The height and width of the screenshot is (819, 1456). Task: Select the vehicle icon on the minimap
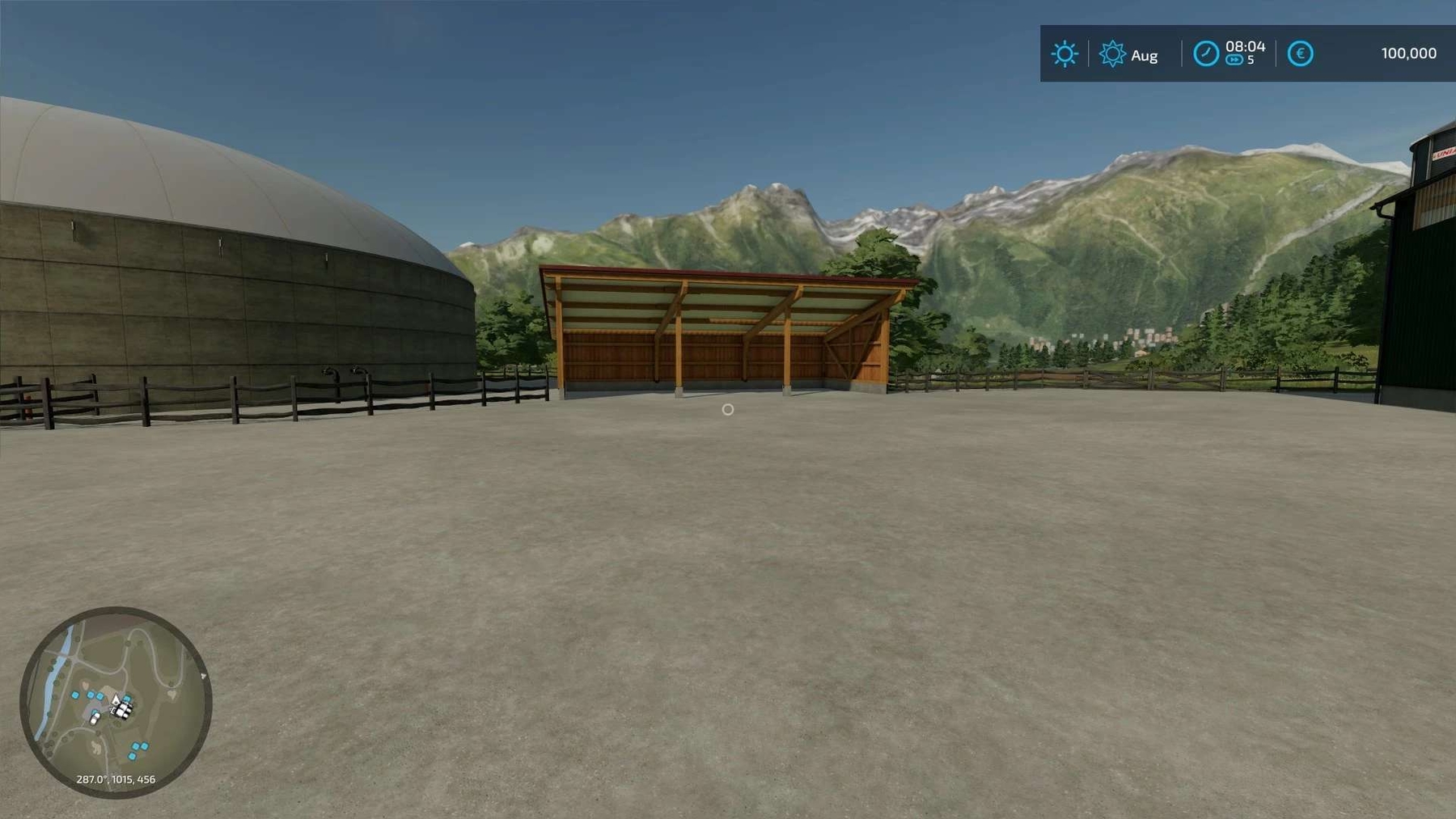(95, 718)
